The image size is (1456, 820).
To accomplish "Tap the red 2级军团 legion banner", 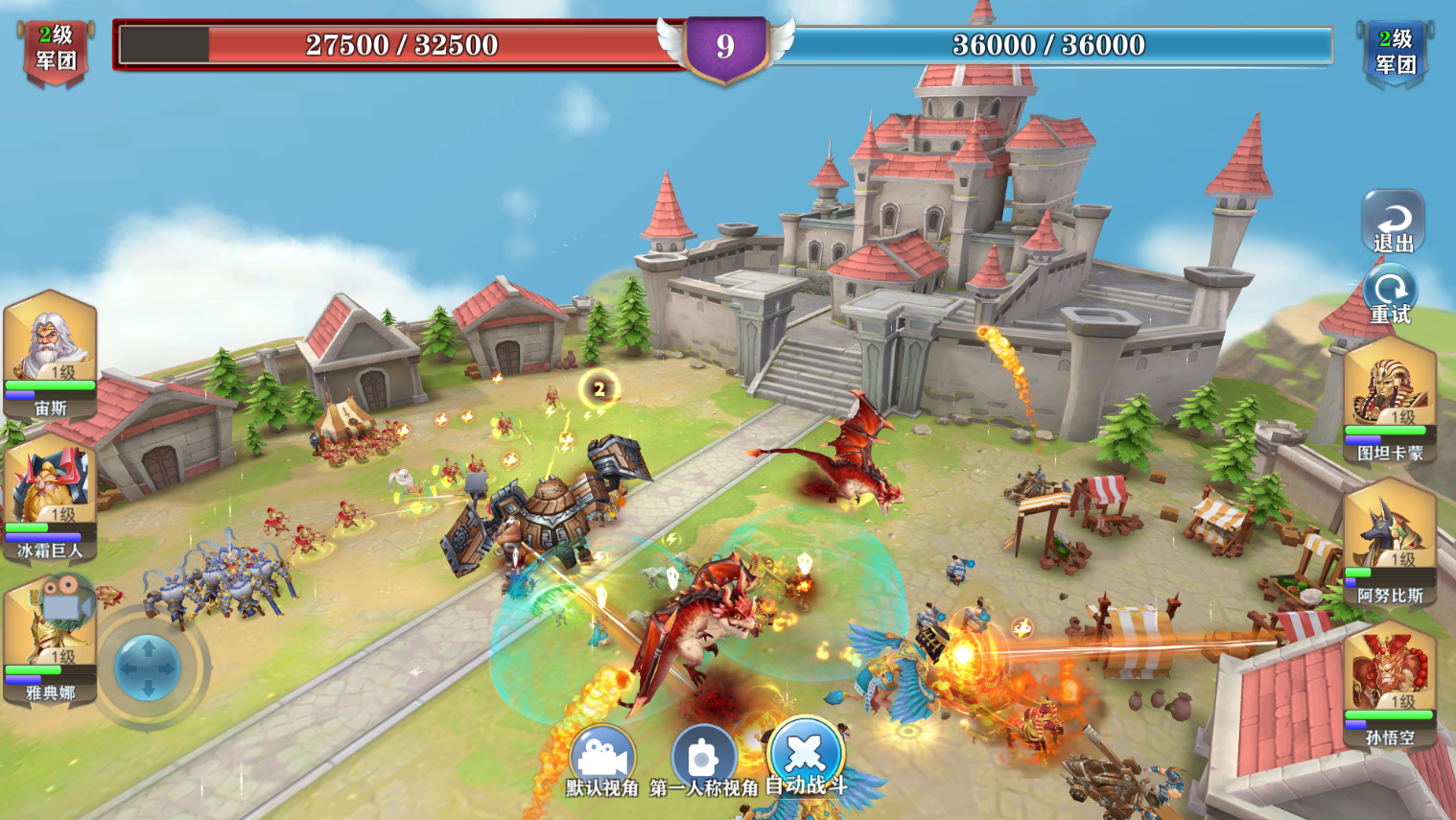I will (56, 50).
